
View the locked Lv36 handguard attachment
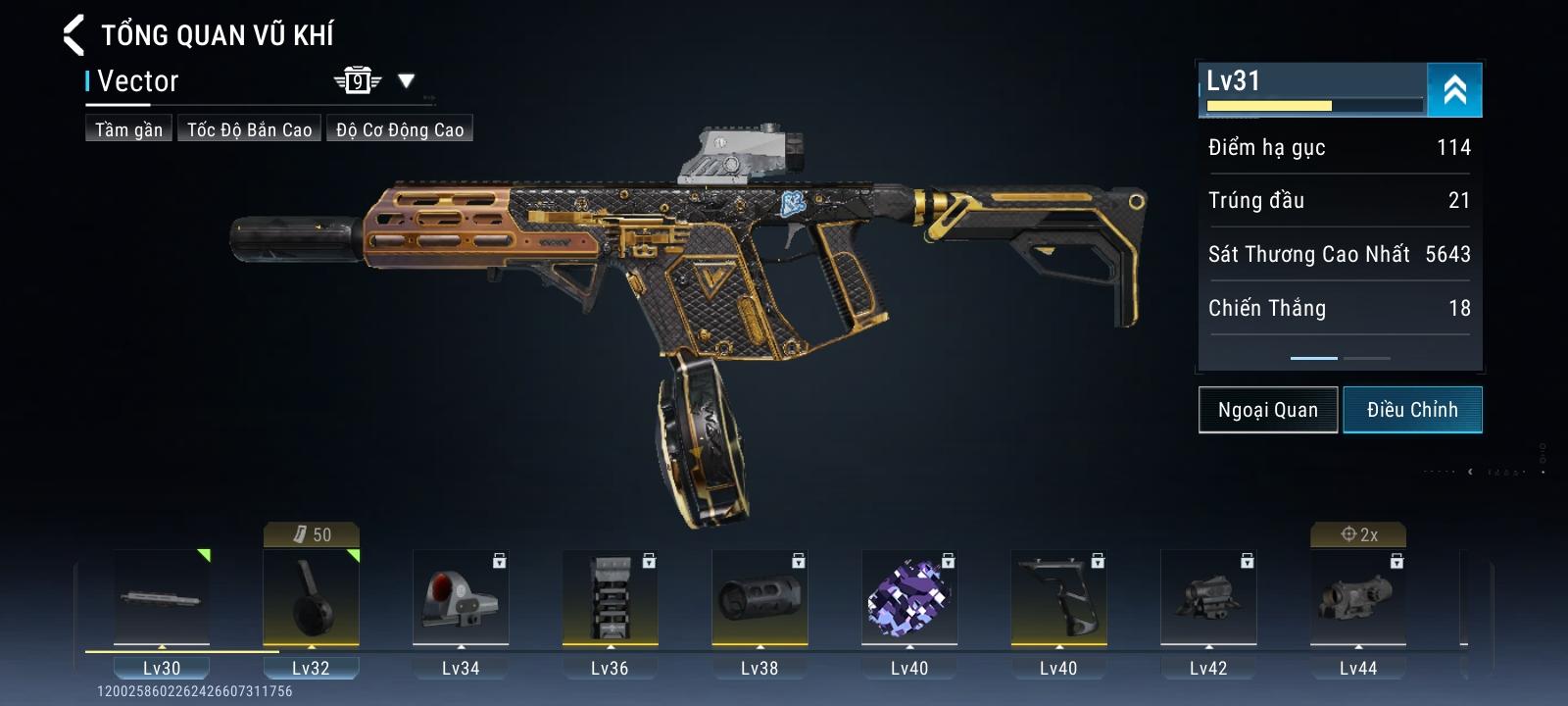(x=610, y=597)
